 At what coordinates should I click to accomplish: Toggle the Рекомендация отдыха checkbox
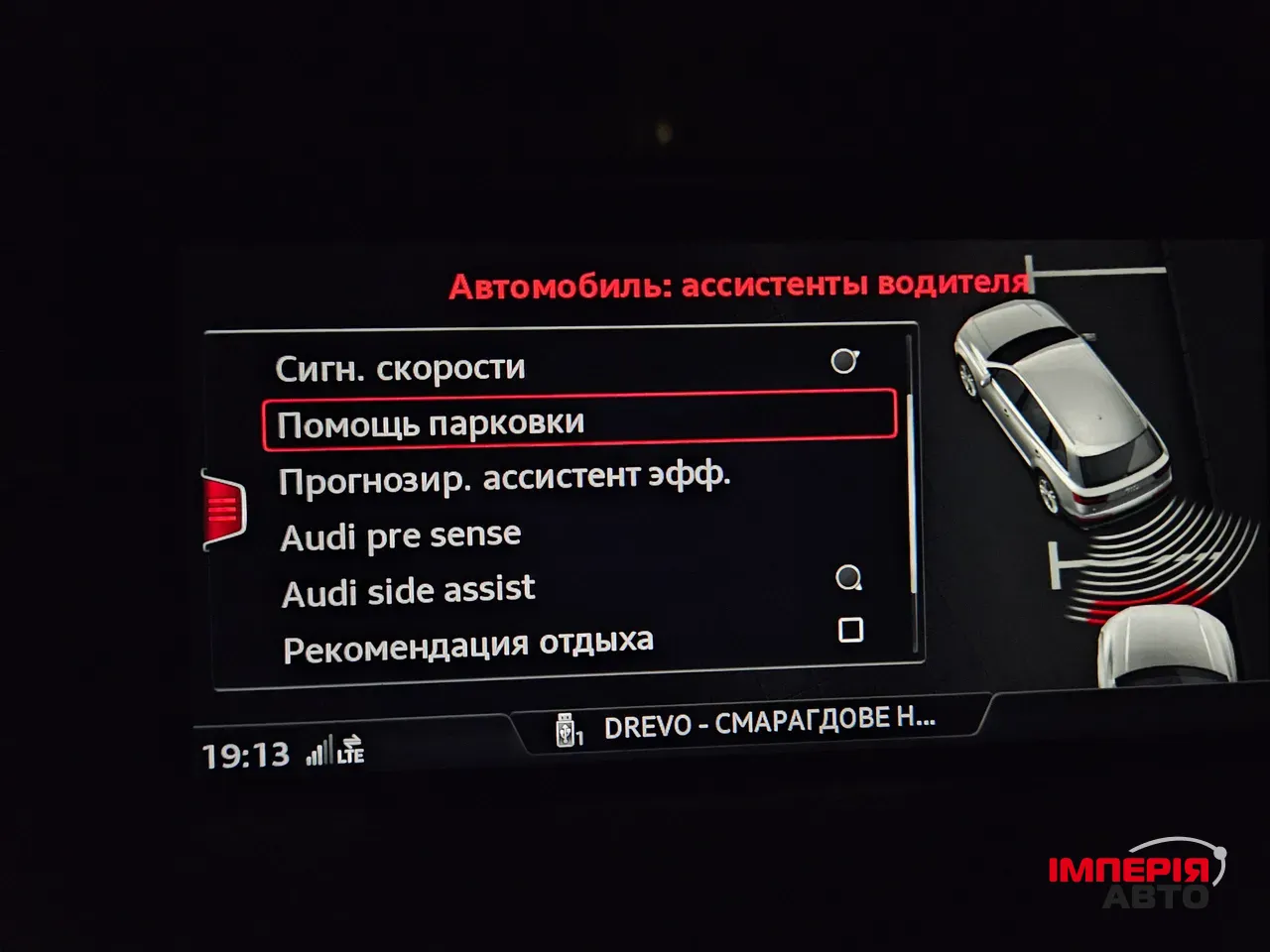pyautogui.click(x=851, y=629)
